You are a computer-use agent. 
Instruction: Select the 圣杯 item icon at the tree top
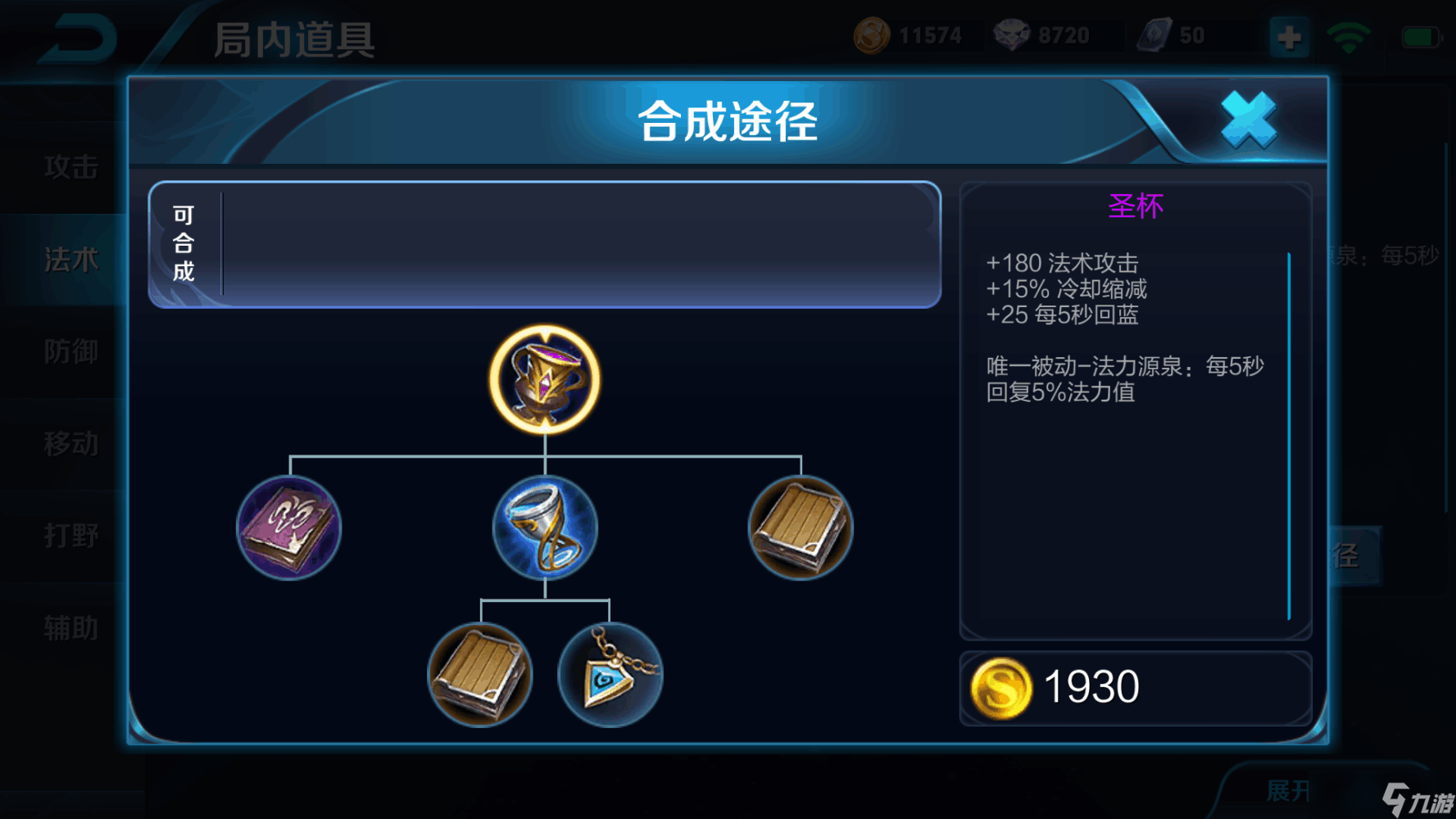[x=544, y=378]
